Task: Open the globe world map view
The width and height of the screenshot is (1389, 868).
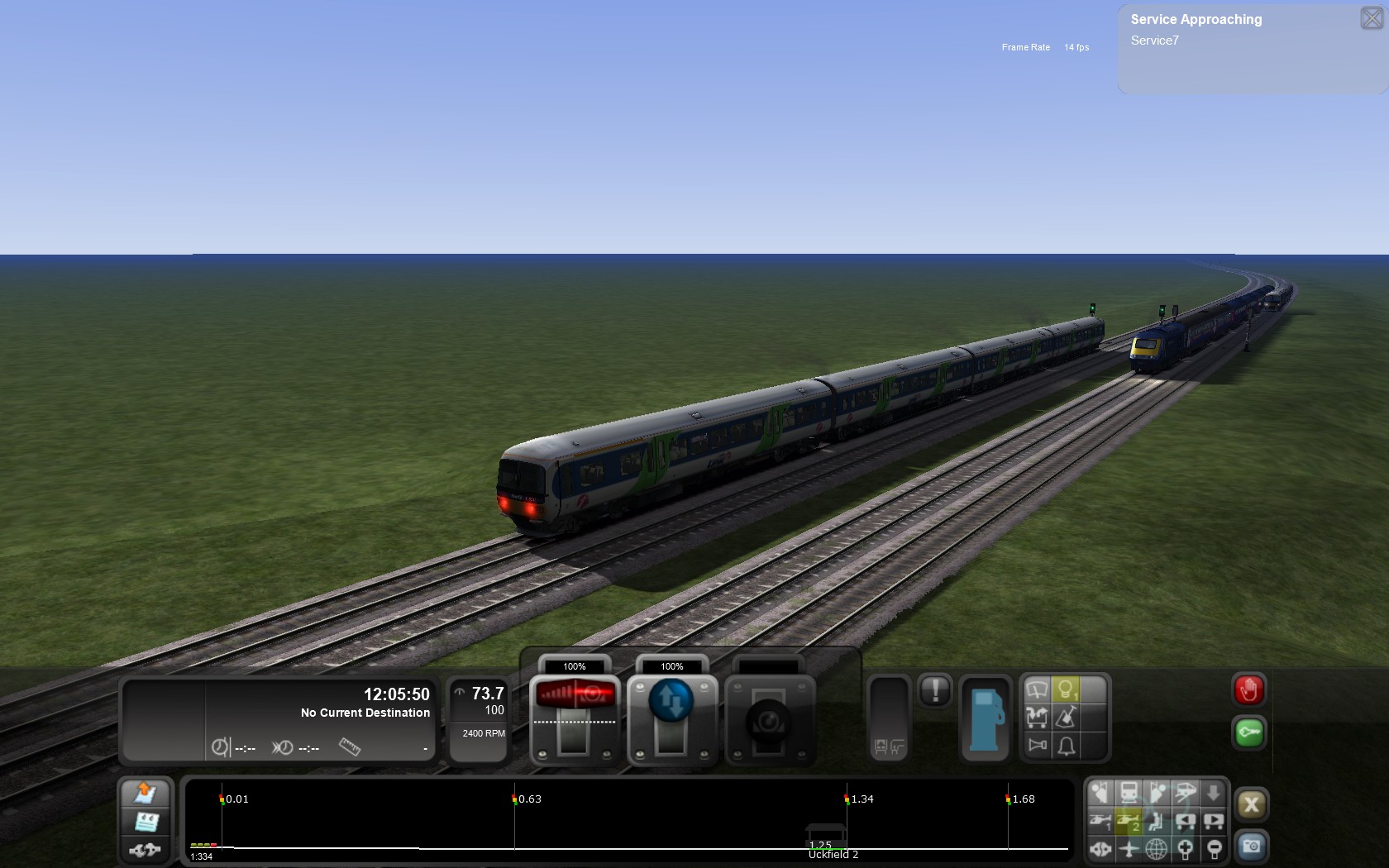Action: coord(1156,848)
